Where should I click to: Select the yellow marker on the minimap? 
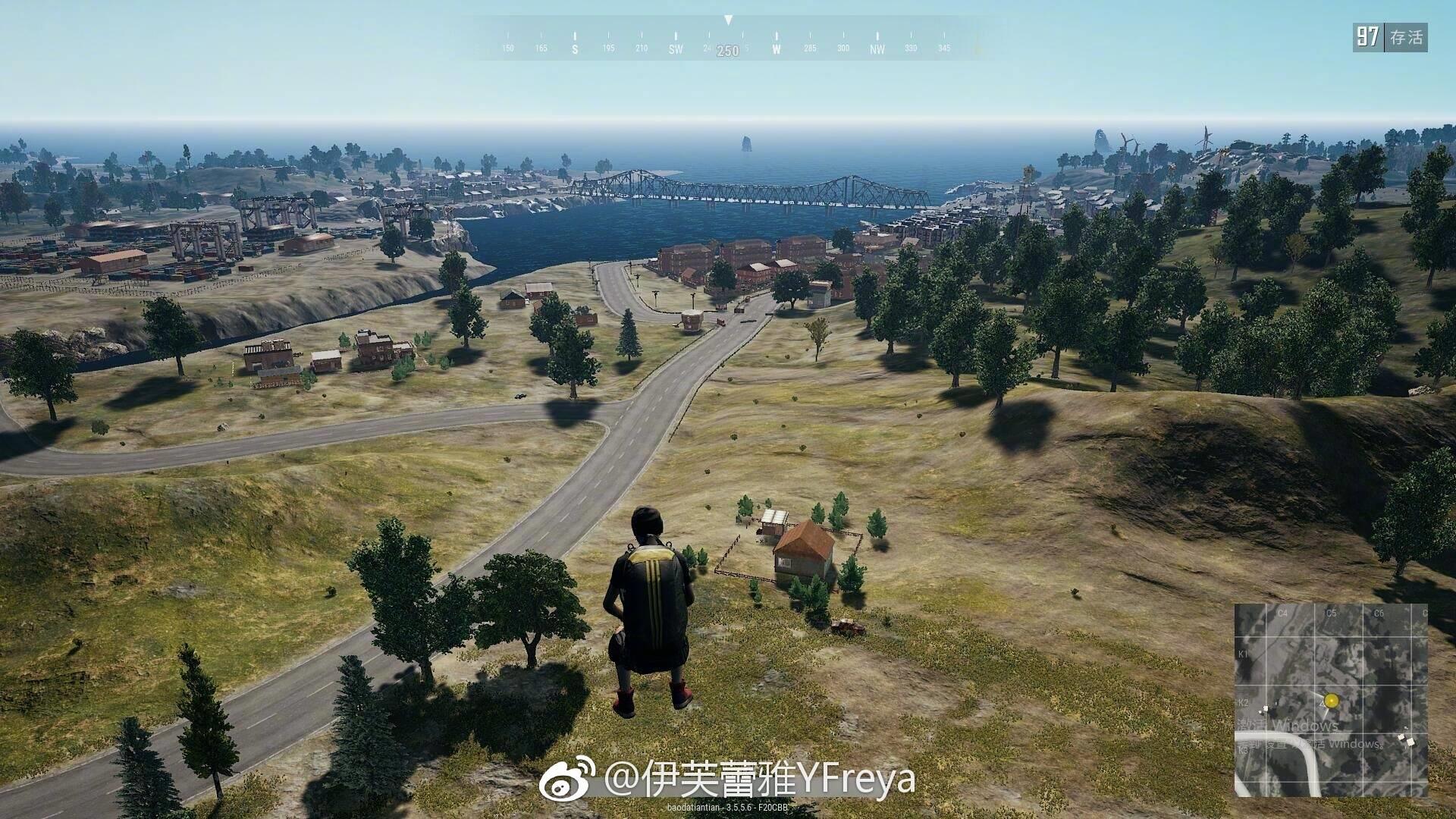1331,701
